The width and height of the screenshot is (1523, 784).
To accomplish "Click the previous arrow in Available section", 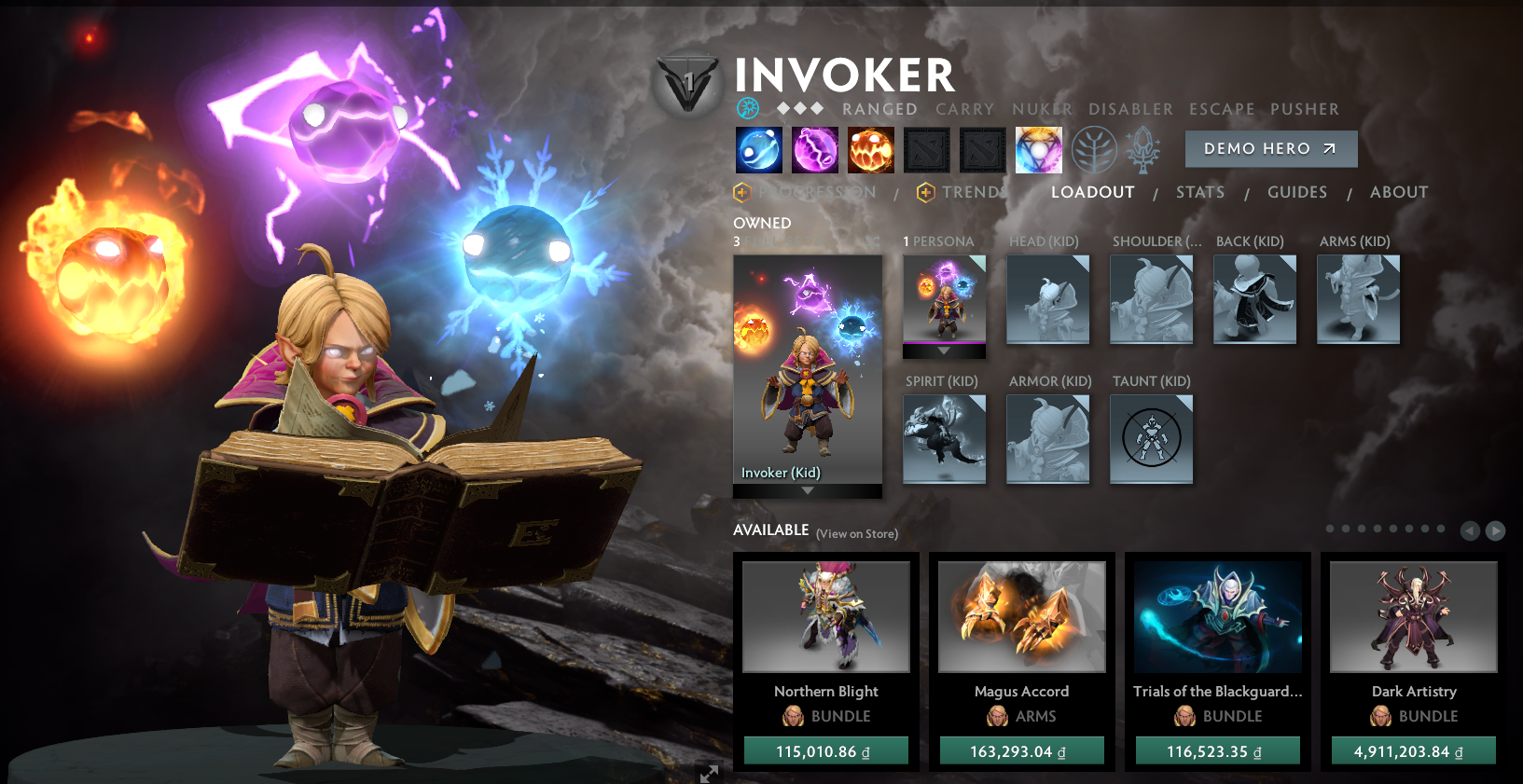I will [x=1471, y=530].
